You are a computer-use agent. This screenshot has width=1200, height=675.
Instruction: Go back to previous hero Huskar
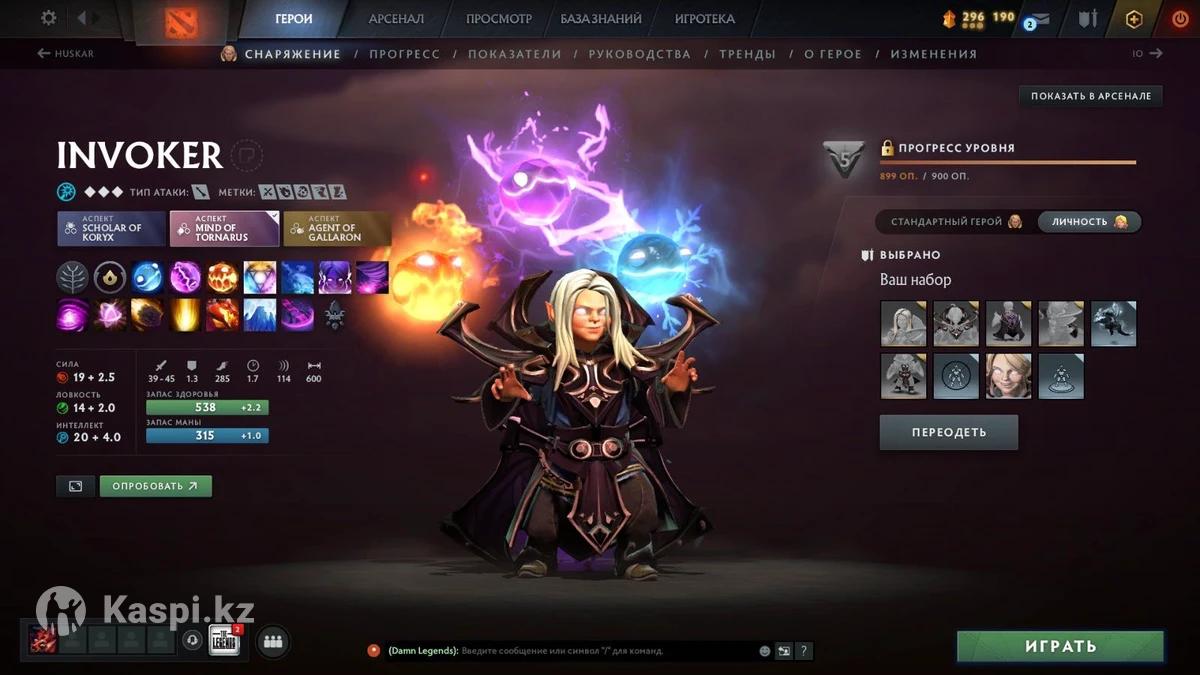[66, 54]
